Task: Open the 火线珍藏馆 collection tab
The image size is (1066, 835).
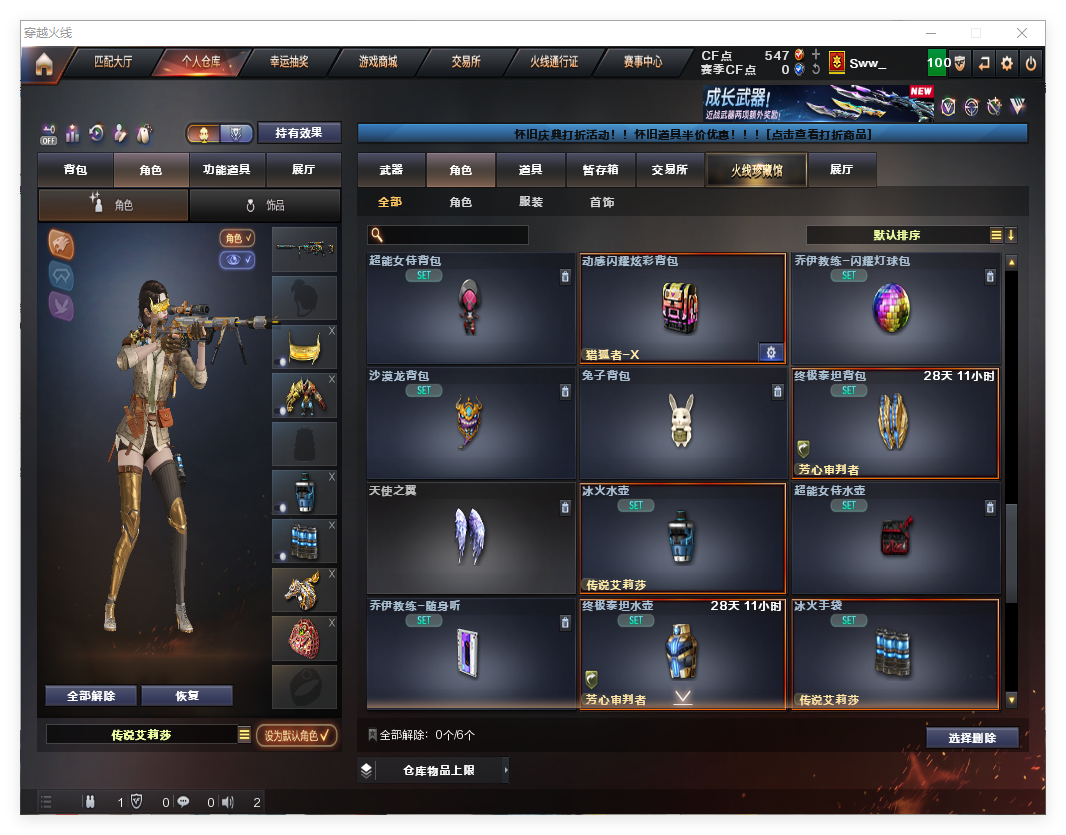Action: [756, 170]
